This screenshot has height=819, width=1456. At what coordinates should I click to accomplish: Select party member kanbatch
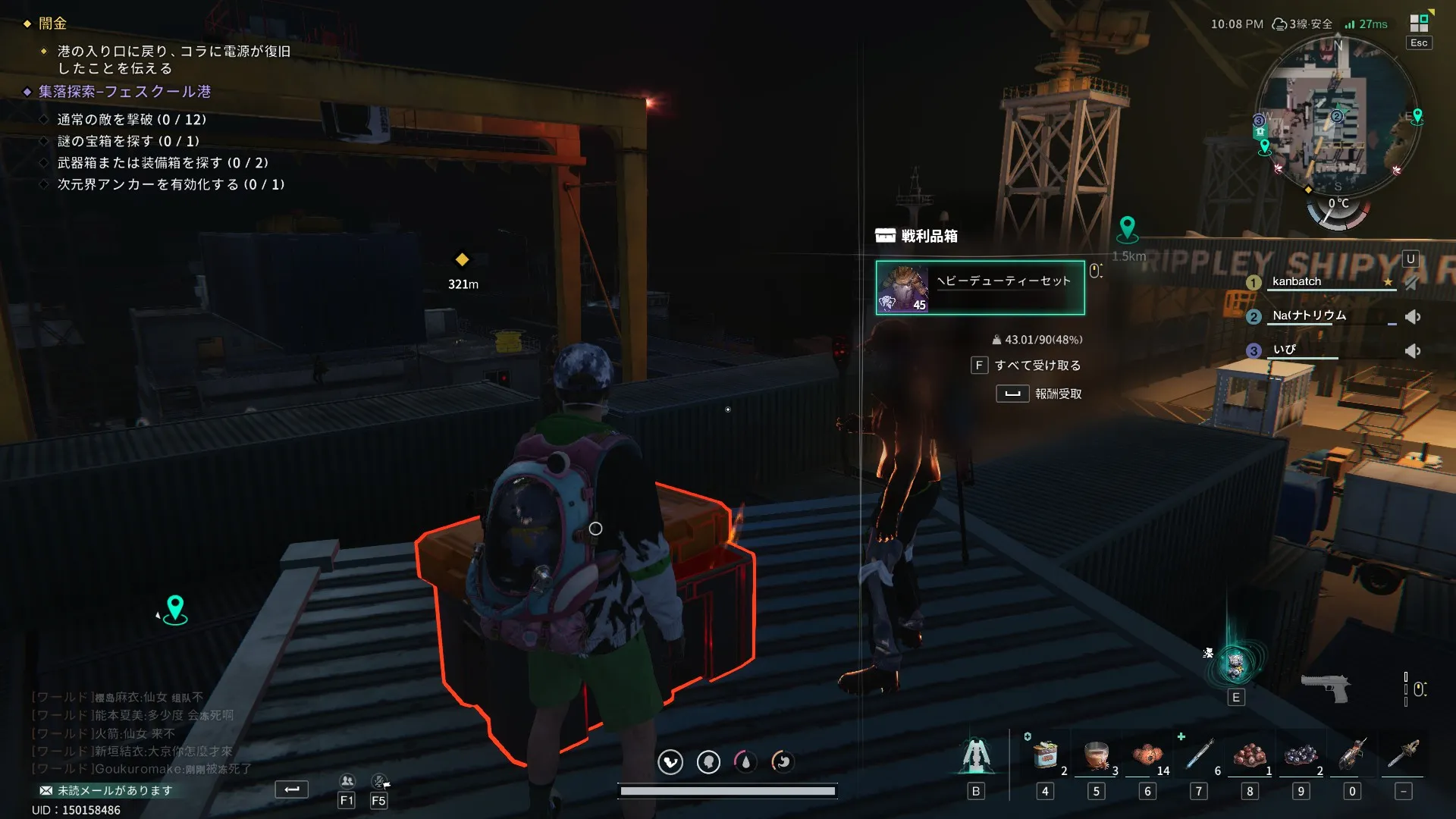[1296, 281]
